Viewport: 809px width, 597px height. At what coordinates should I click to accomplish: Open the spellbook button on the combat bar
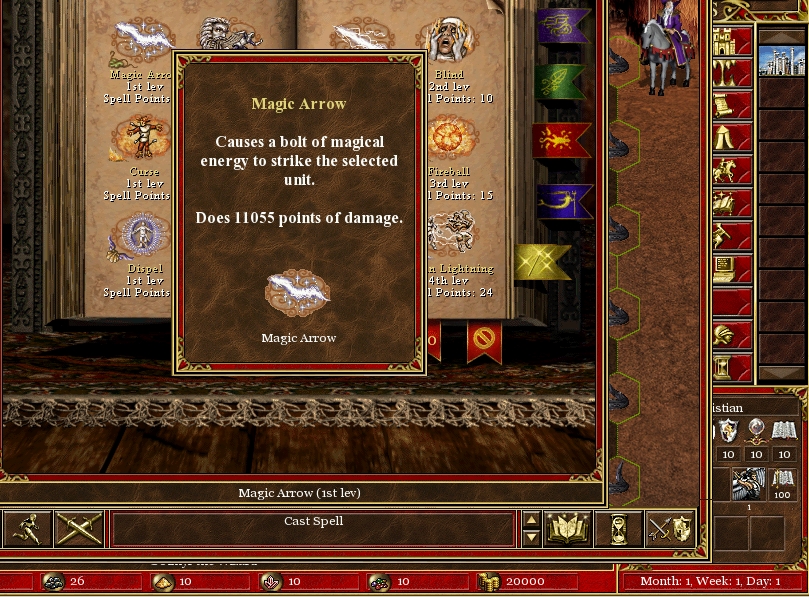(x=567, y=529)
